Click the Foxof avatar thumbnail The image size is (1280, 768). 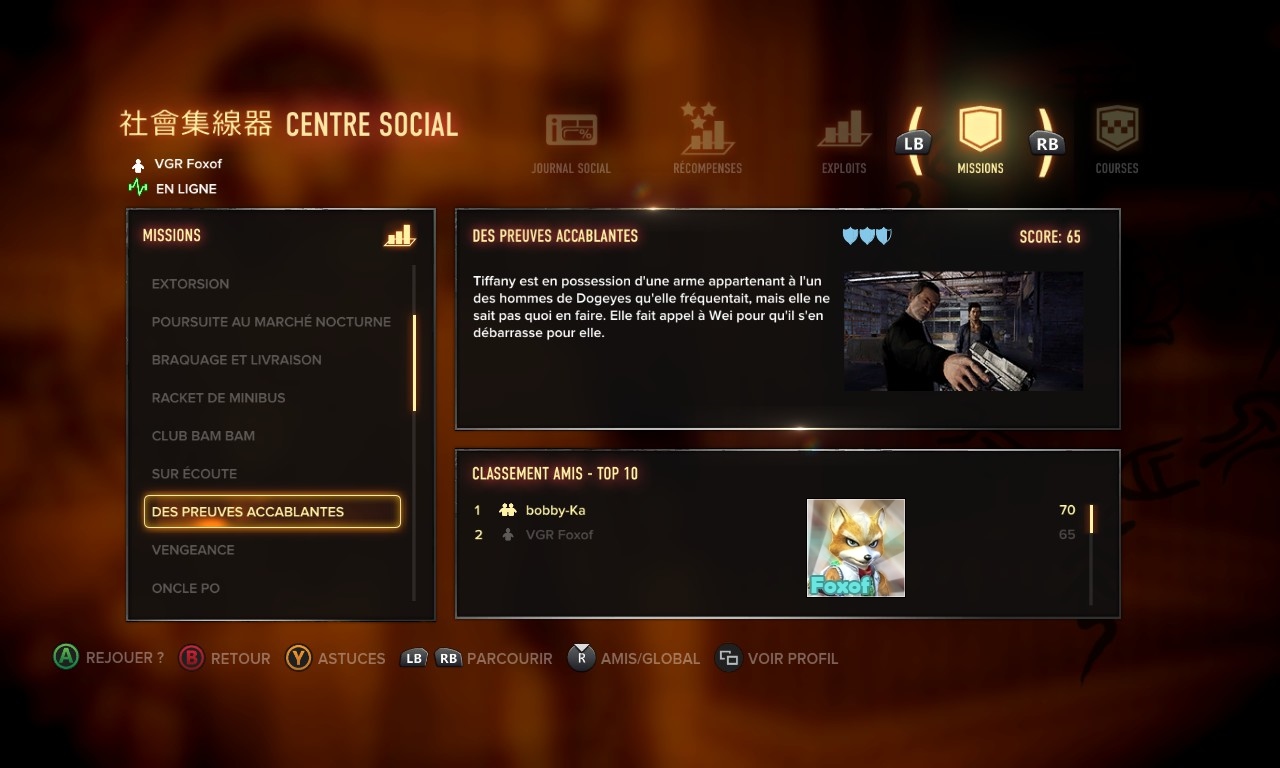856,548
